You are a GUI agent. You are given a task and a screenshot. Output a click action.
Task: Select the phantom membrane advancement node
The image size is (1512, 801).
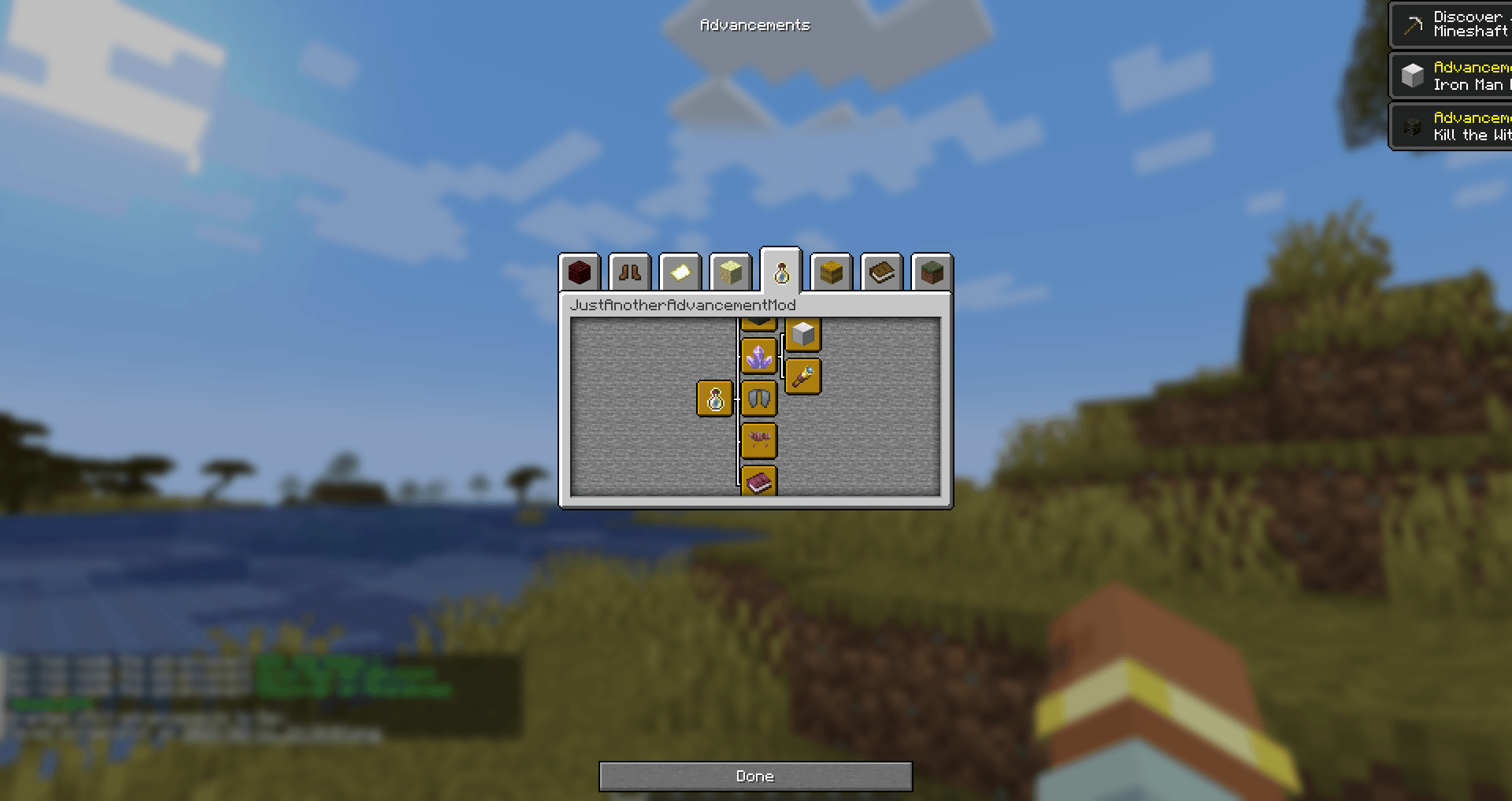click(x=759, y=398)
